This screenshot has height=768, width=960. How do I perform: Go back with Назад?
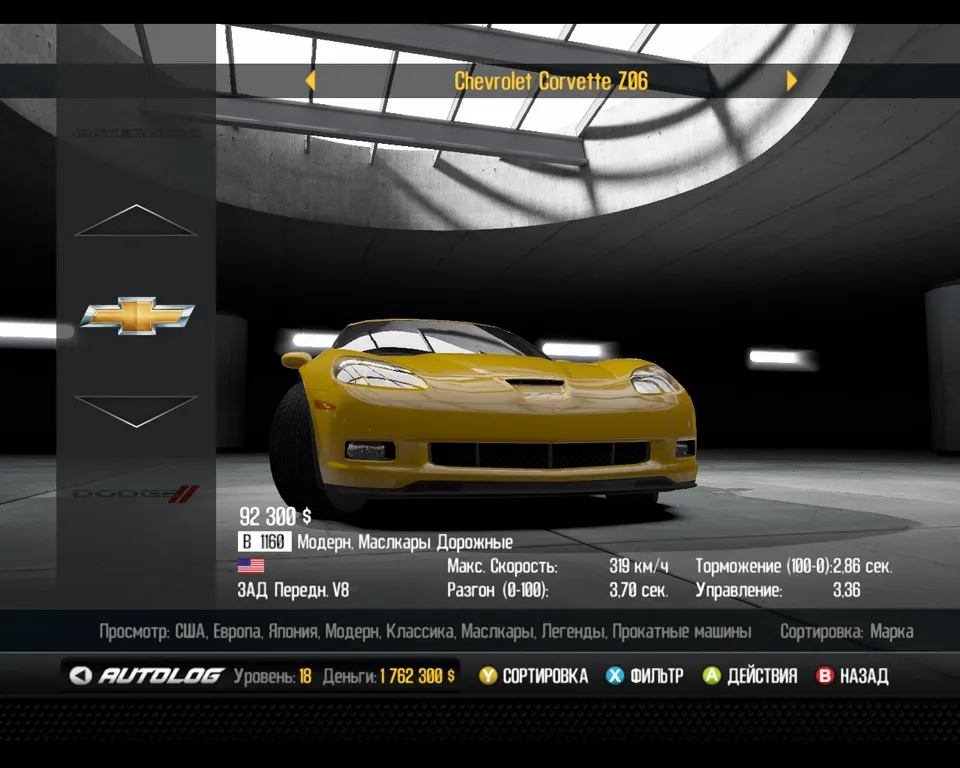click(852, 676)
